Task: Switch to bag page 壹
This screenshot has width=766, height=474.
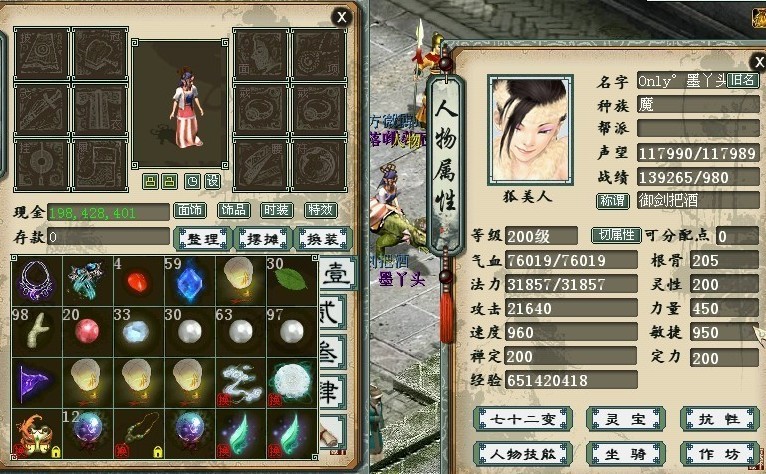Action: click(336, 273)
